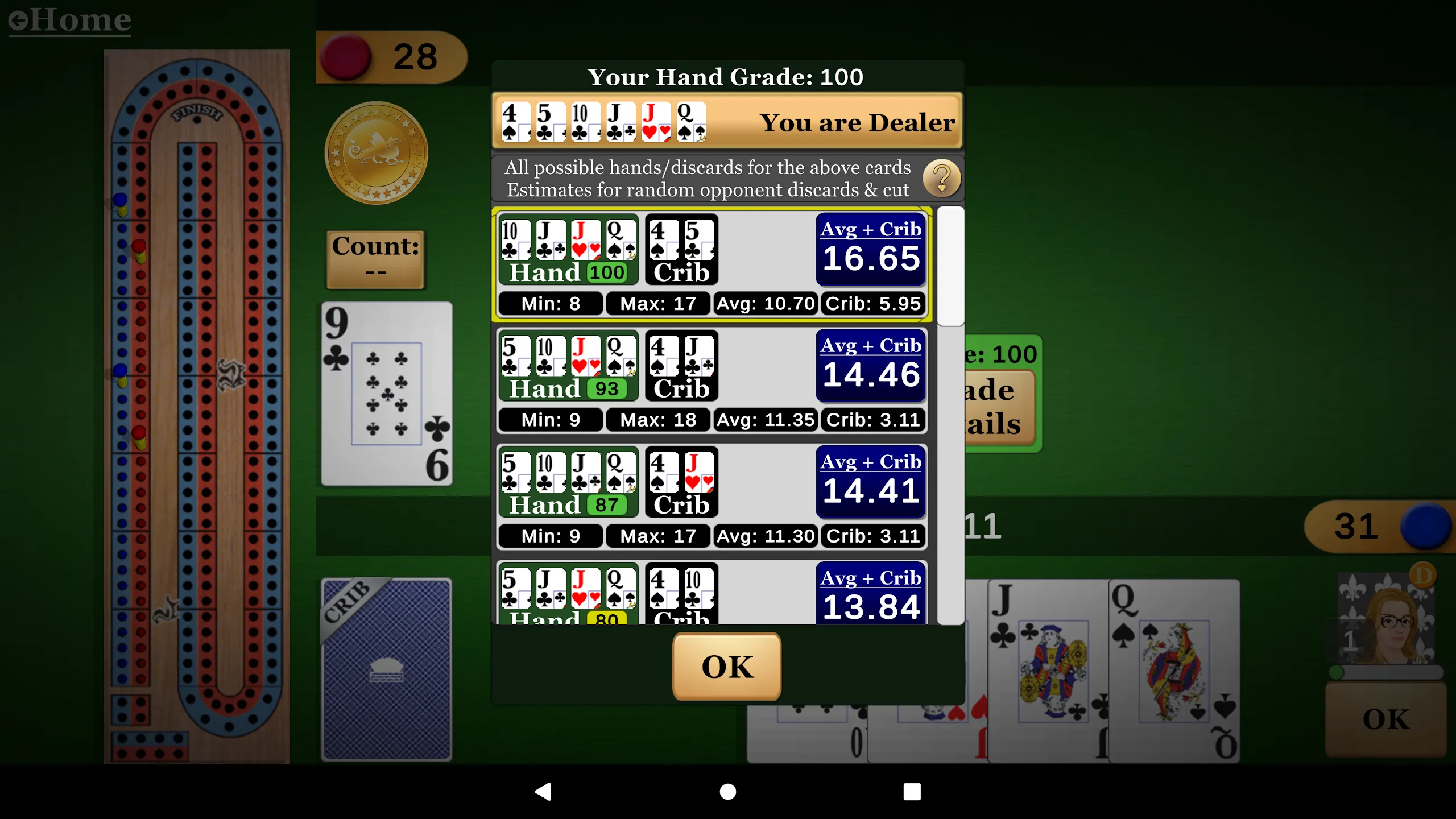Screen dimensions: 1456x819
Task: Click the Avg + Crib underlined heading
Action: [x=871, y=229]
